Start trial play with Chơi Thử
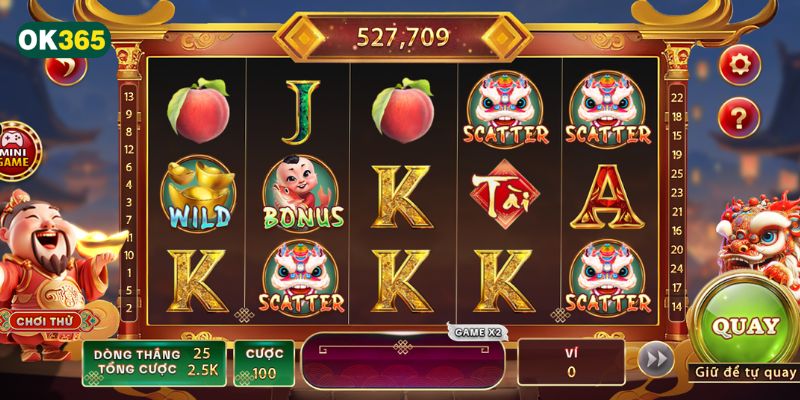The height and width of the screenshot is (400, 800). (41, 321)
